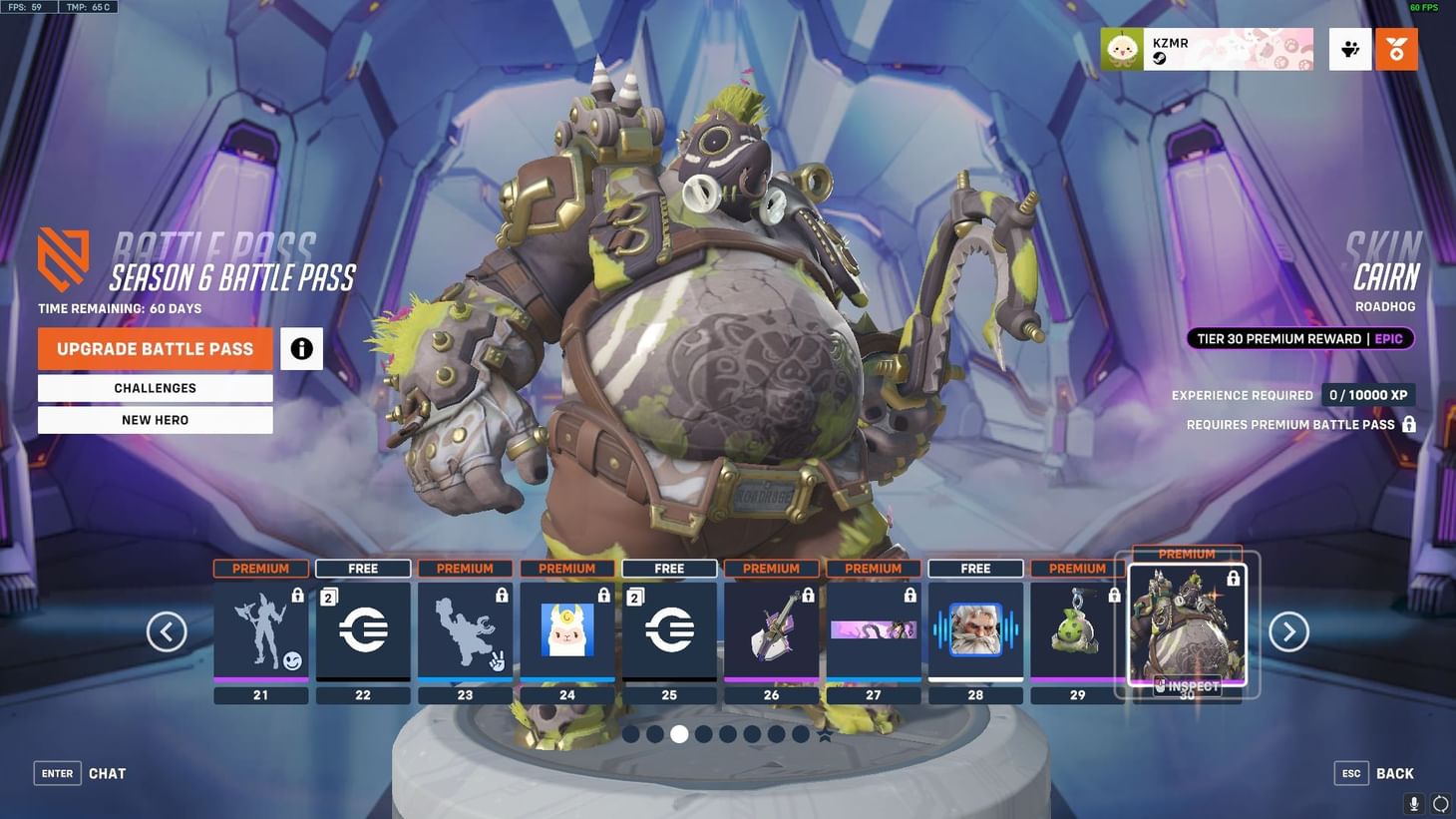Switch to the Challenges section
This screenshot has height=819, width=1456.
pyautogui.click(x=155, y=388)
